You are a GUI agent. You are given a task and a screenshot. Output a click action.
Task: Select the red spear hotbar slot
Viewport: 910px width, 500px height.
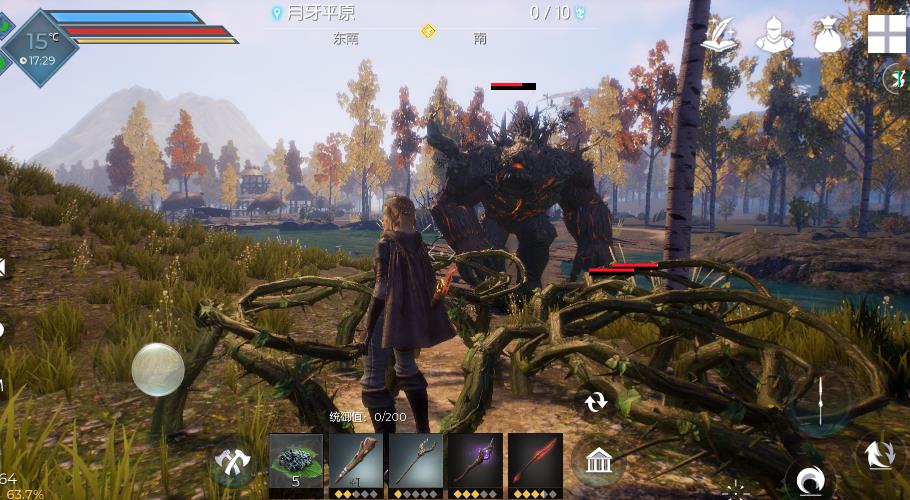pyautogui.click(x=535, y=463)
